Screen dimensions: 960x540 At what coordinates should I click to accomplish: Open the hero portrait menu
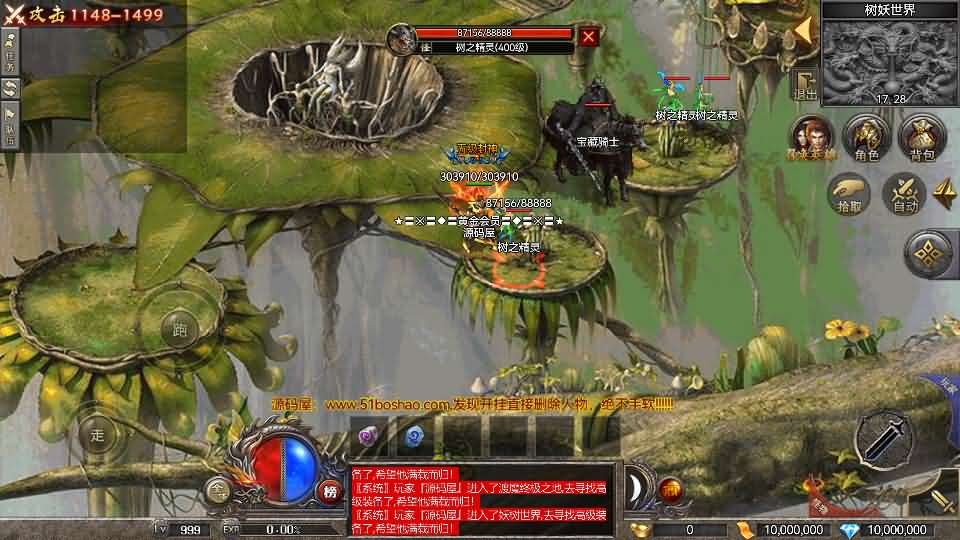pos(811,136)
